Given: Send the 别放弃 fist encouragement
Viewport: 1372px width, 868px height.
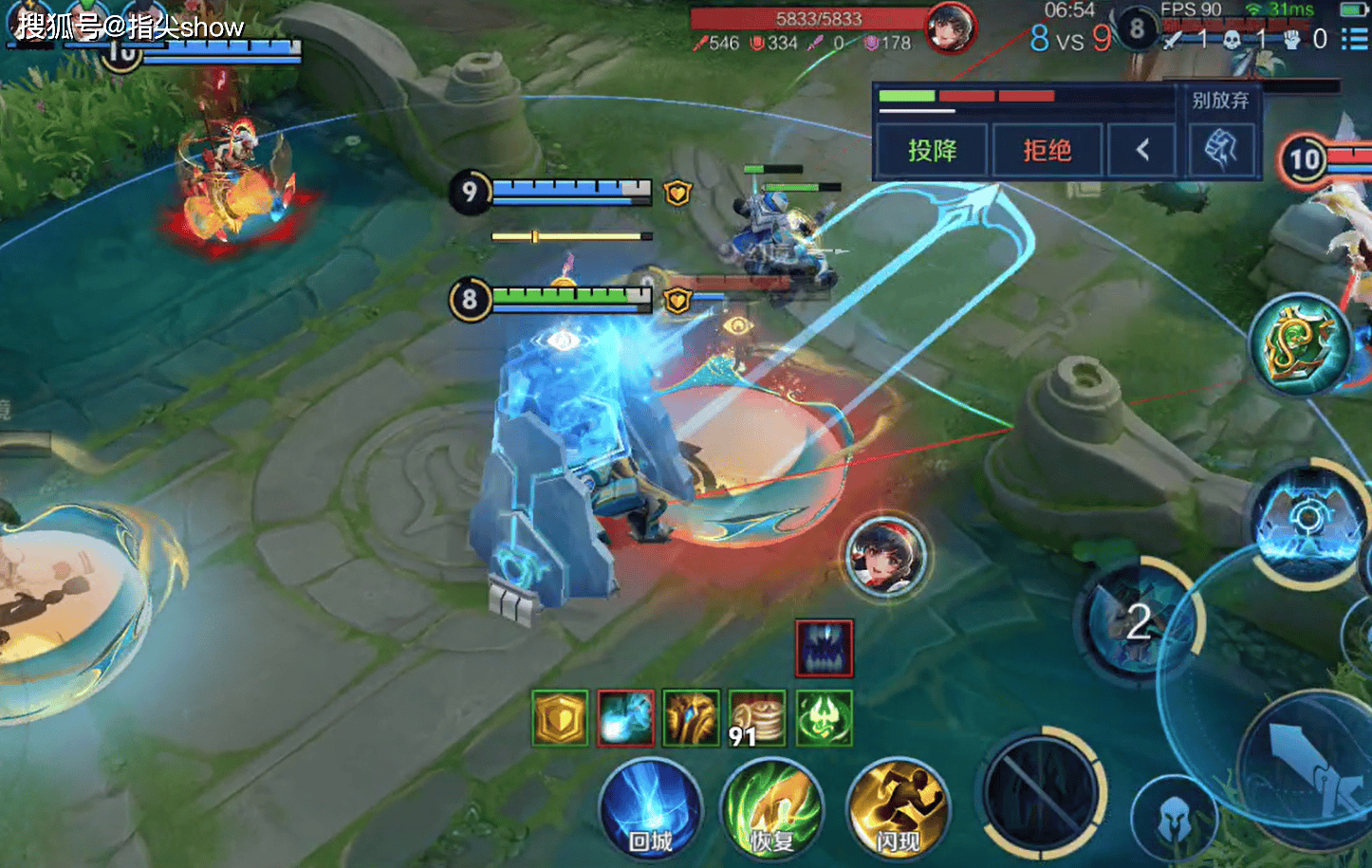Looking at the screenshot, I should click(1221, 149).
